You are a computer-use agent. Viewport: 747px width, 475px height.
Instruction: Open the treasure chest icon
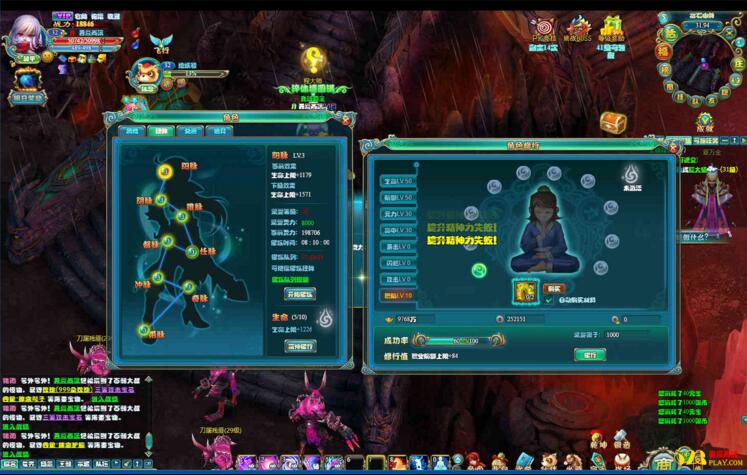(x=612, y=121)
